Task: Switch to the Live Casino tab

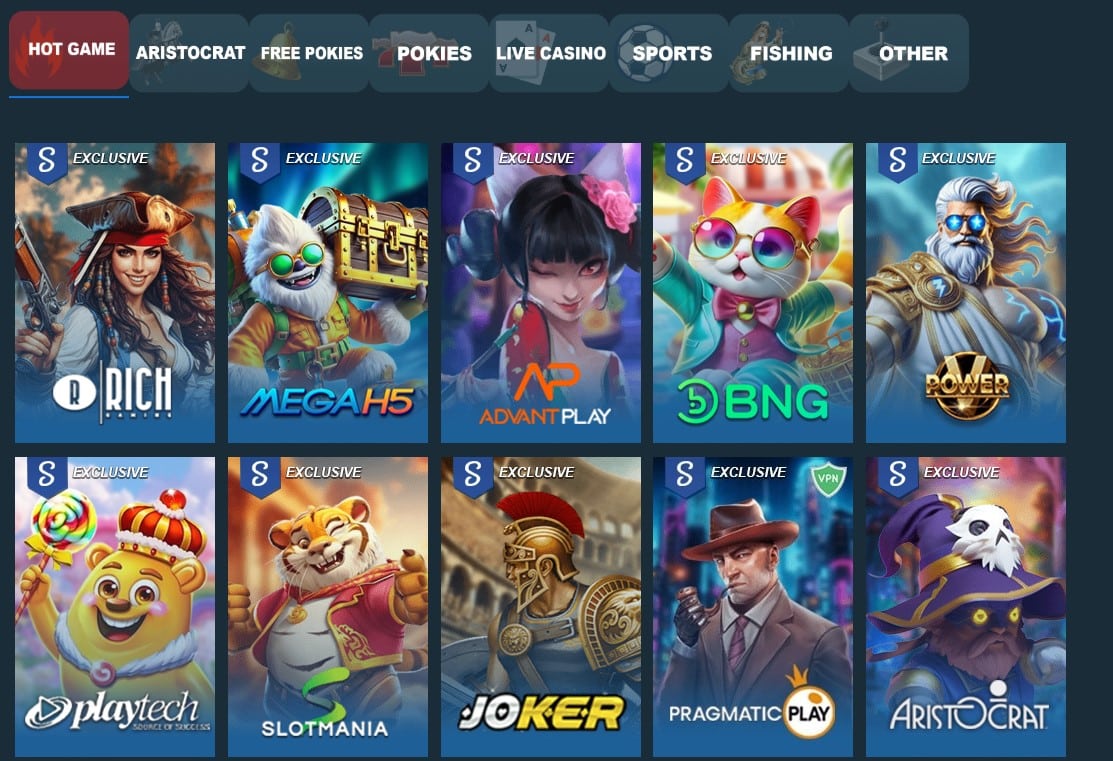Action: point(550,53)
